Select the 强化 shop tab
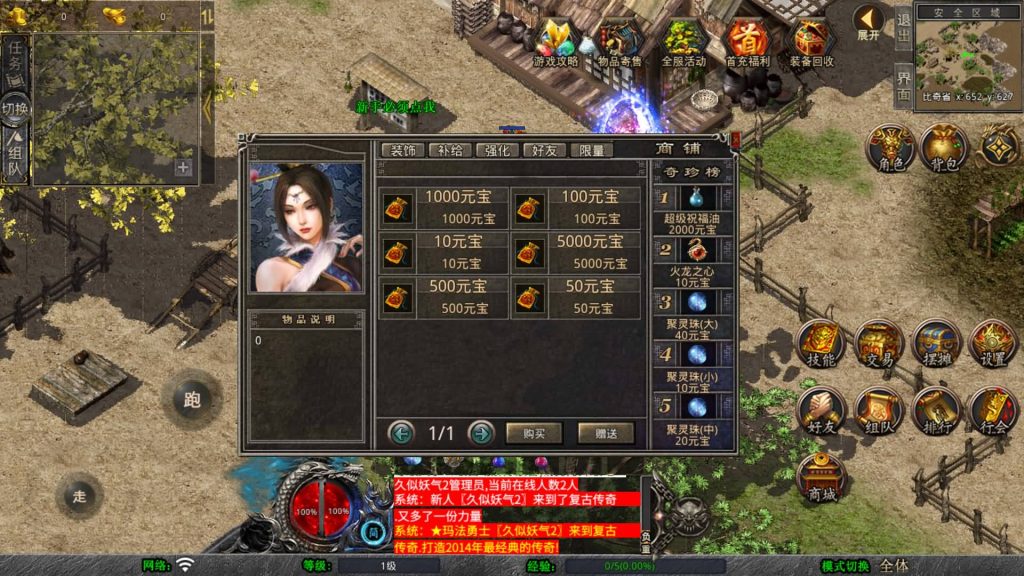Viewport: 1024px width, 576px height. tap(497, 150)
